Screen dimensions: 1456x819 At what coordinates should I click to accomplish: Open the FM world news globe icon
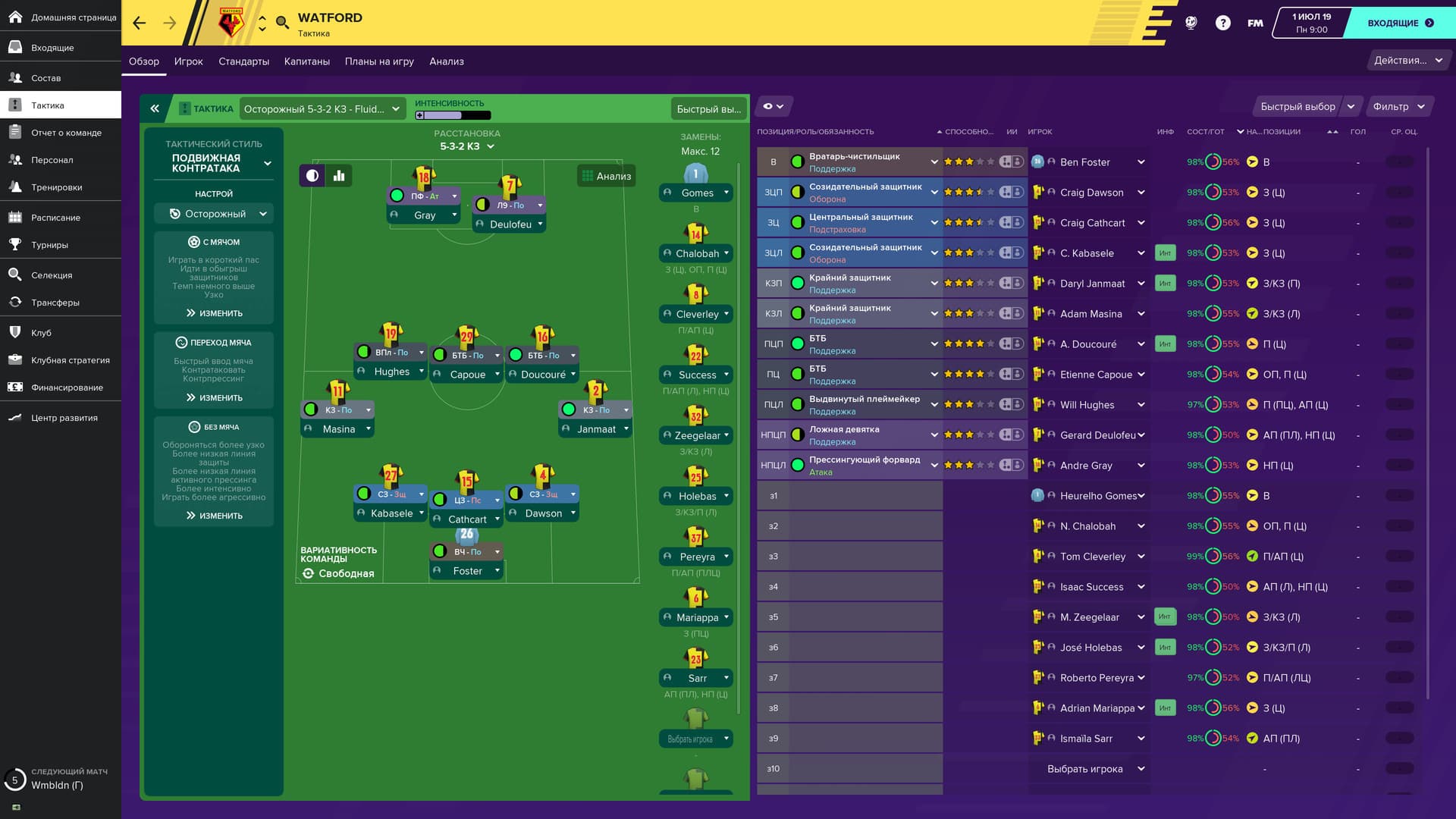(x=1190, y=22)
